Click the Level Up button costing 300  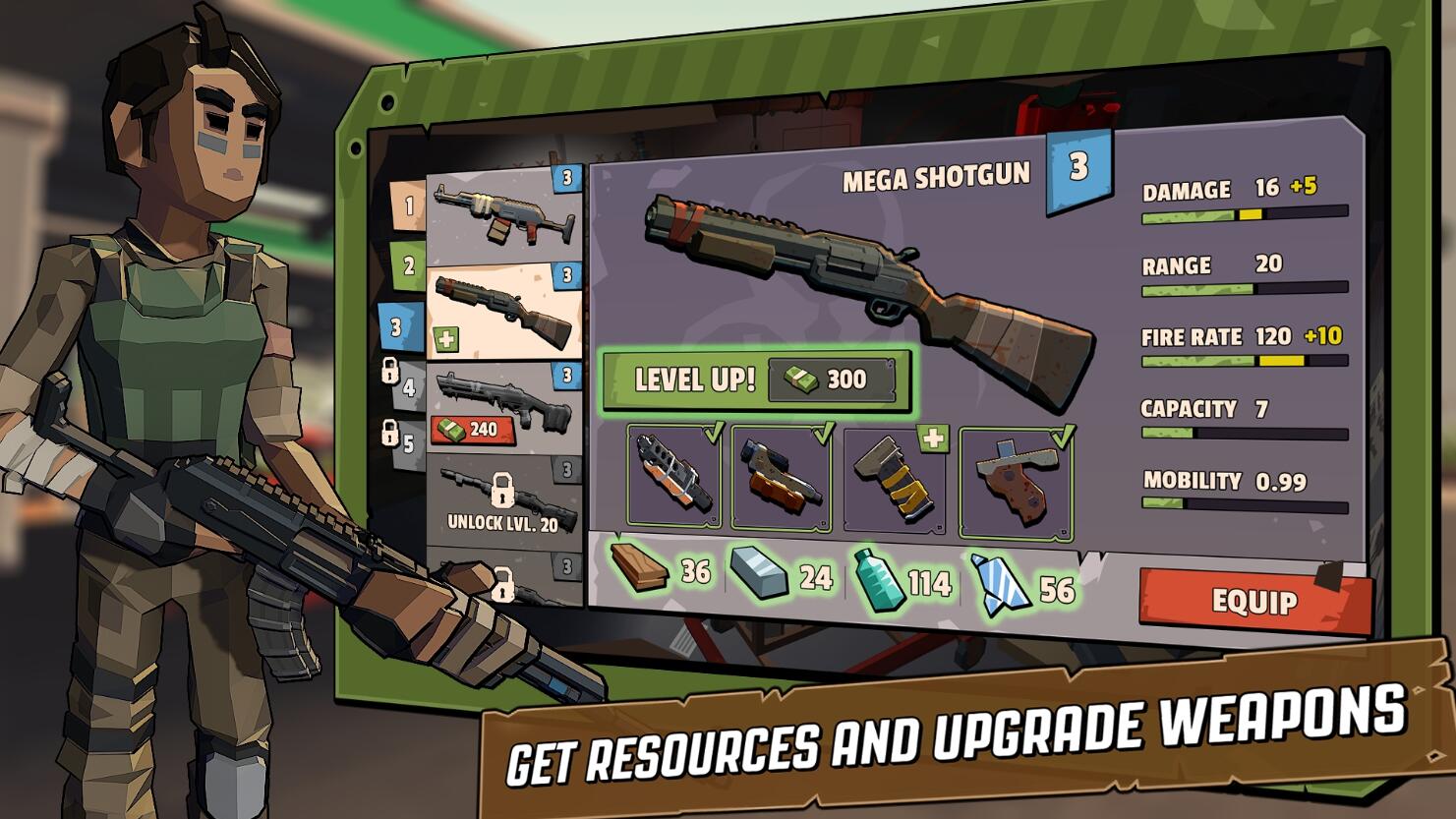coord(756,380)
